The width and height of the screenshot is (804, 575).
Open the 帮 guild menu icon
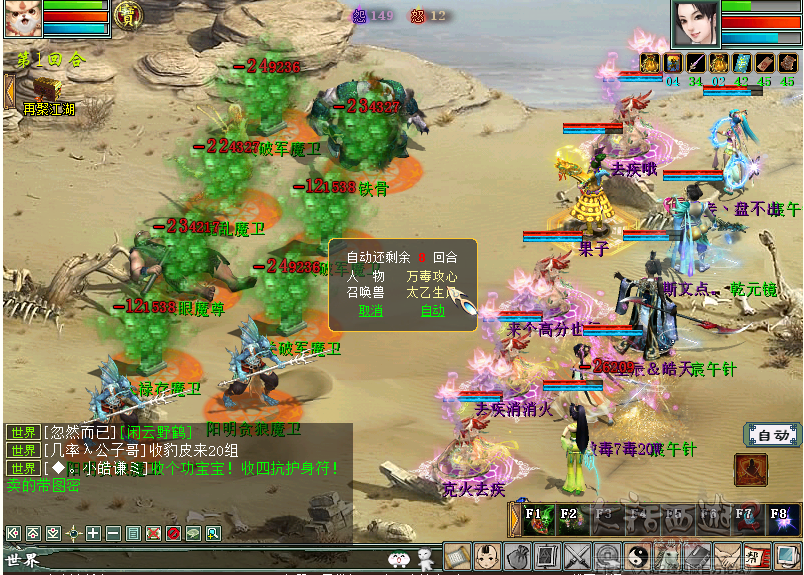click(757, 556)
